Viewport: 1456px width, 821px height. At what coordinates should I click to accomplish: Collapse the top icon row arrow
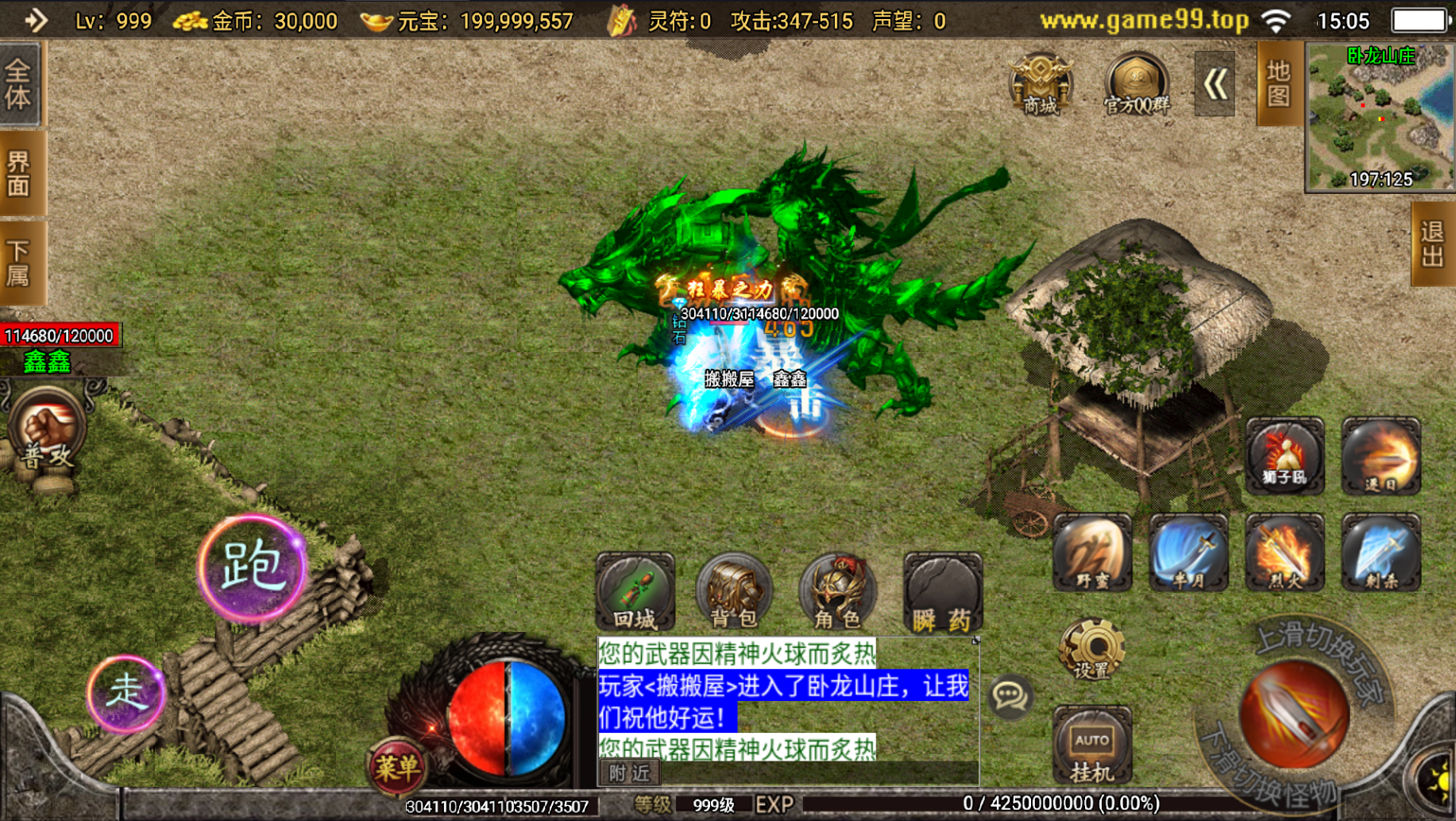(x=1215, y=84)
